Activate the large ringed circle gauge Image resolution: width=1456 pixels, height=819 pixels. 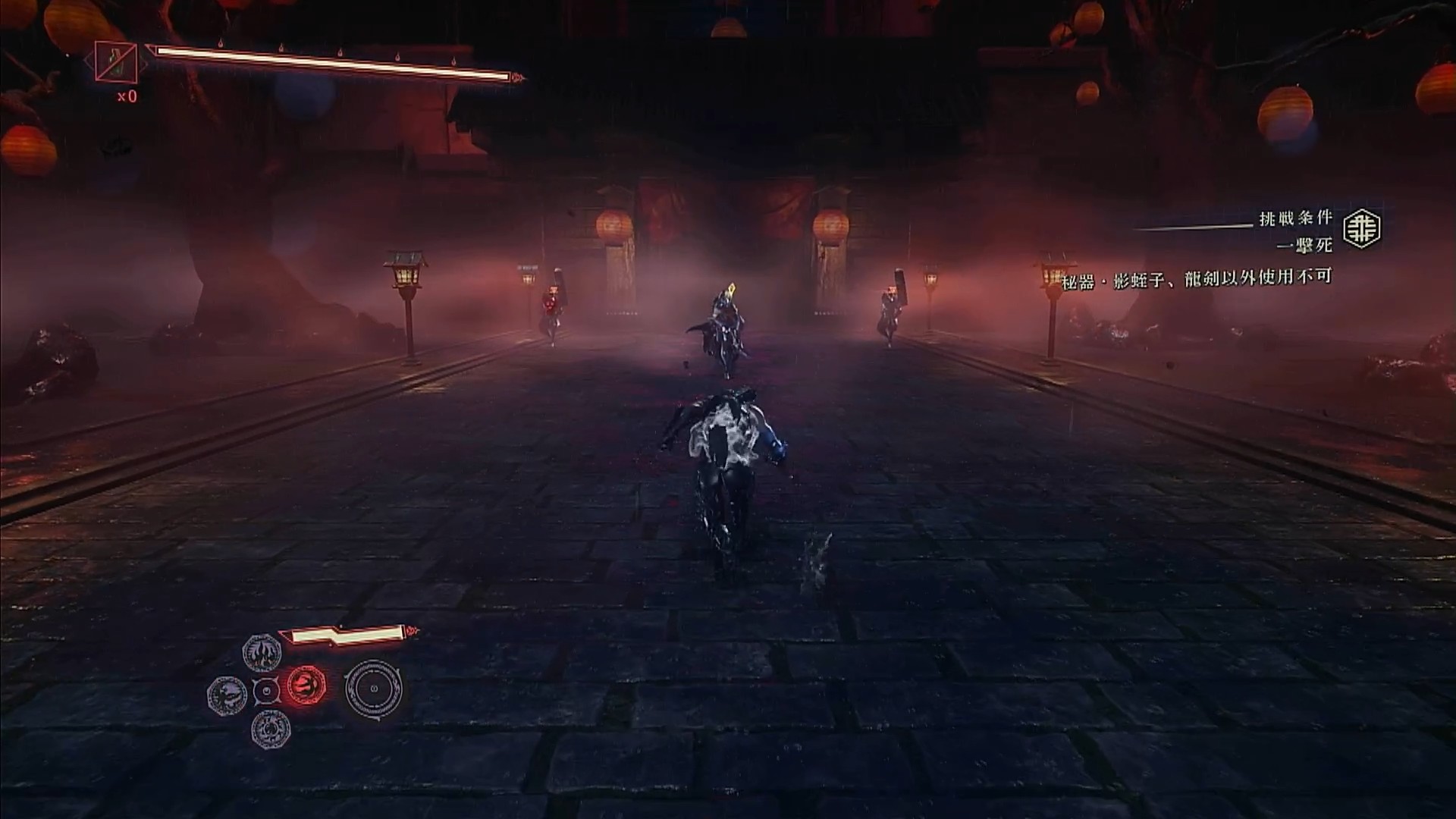click(374, 689)
